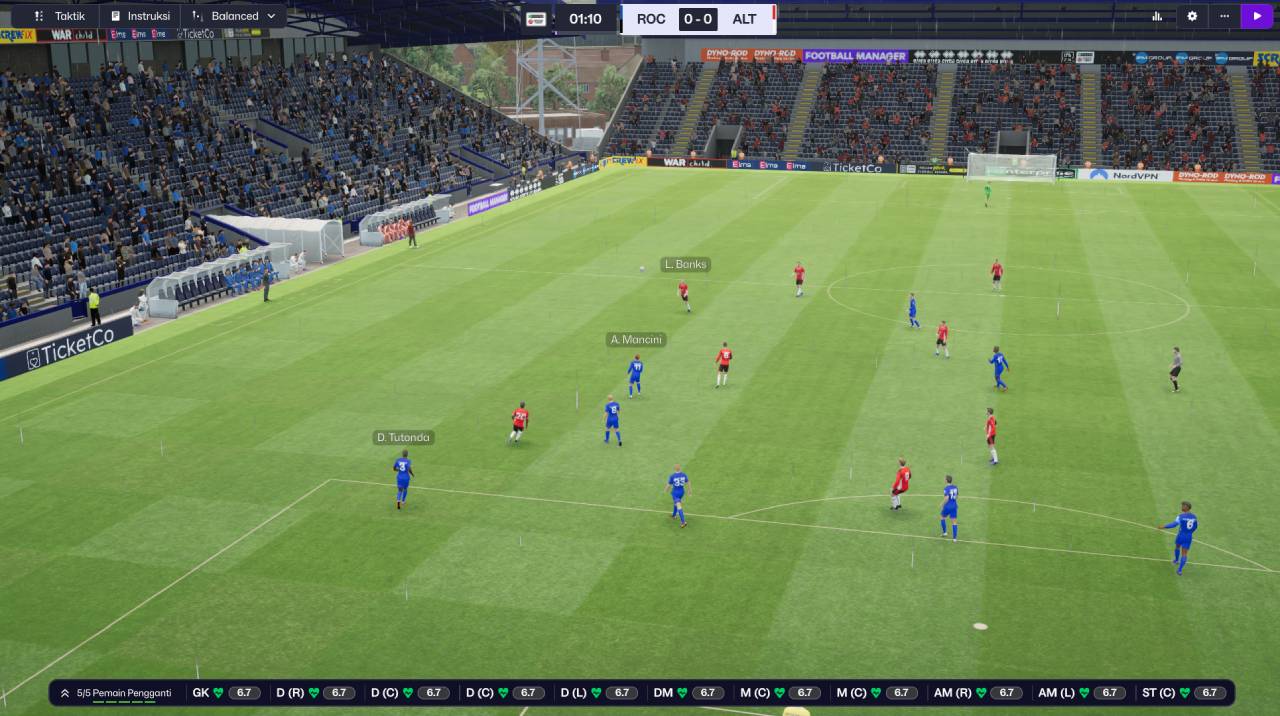1280x716 pixels.
Task: Open the three-dot more options menu
Action: [1224, 16]
